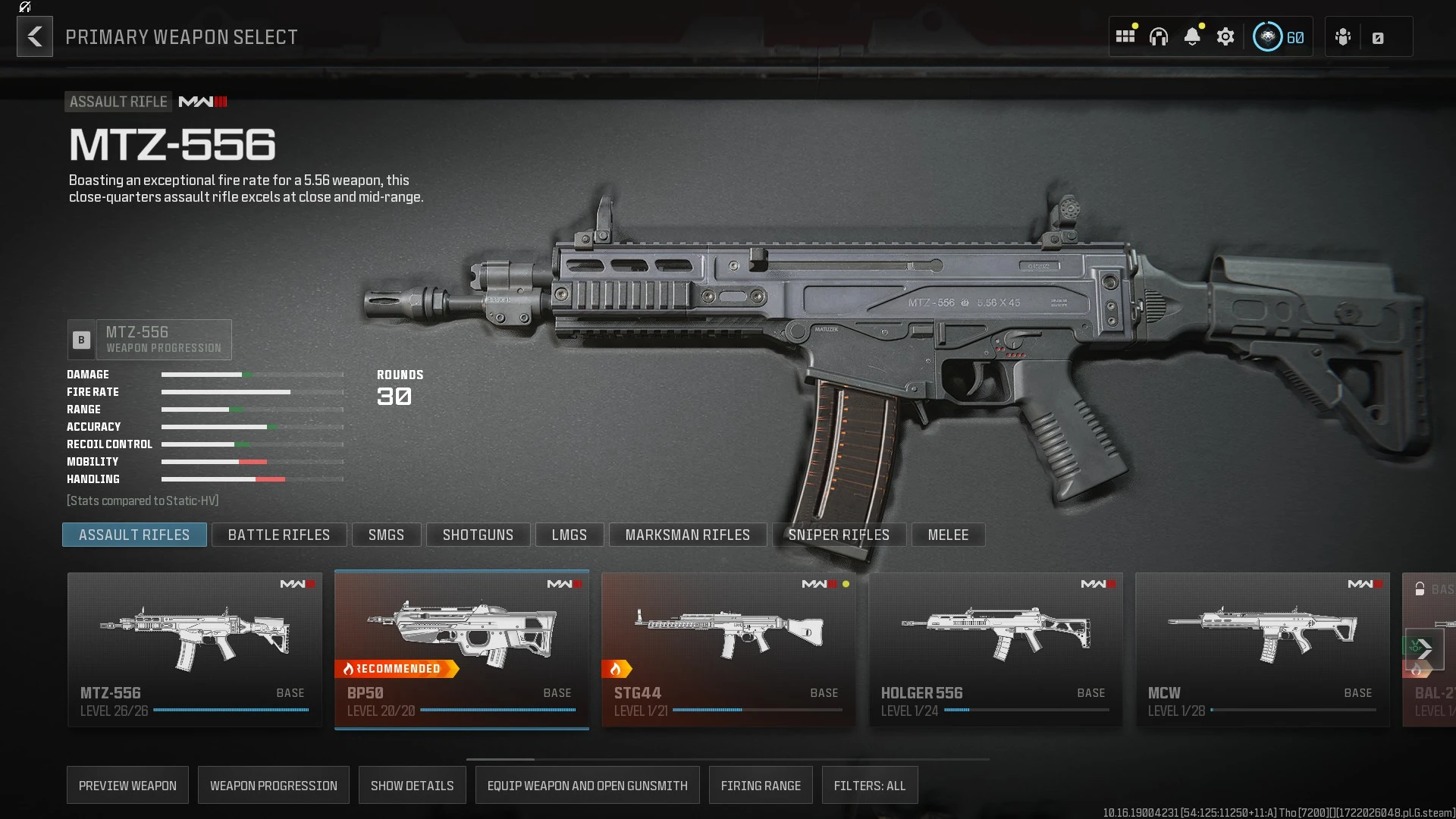Open the grid menu icon top right

(1125, 36)
